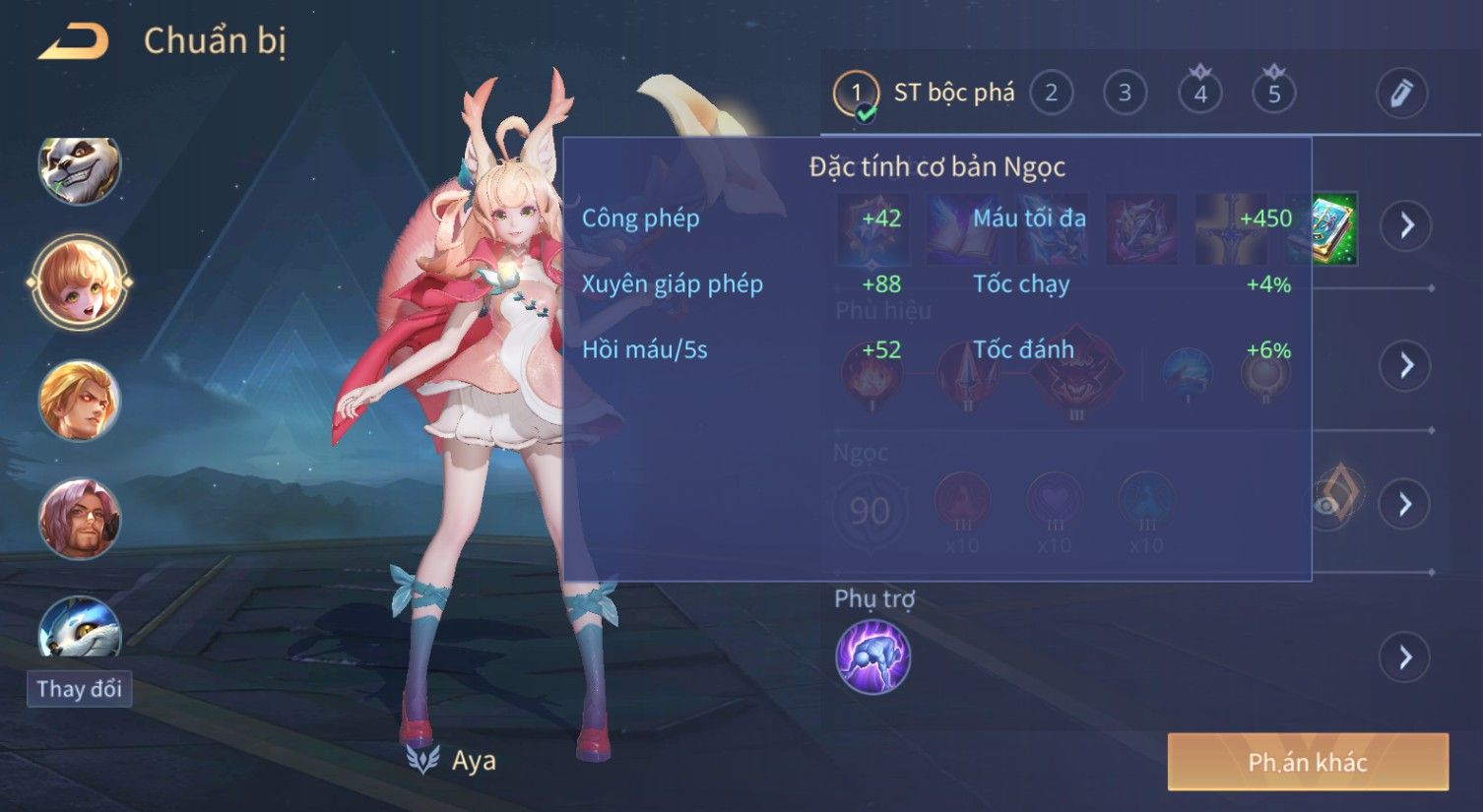Switch to preset tab 5
This screenshot has height=812, width=1483.
tap(1273, 94)
